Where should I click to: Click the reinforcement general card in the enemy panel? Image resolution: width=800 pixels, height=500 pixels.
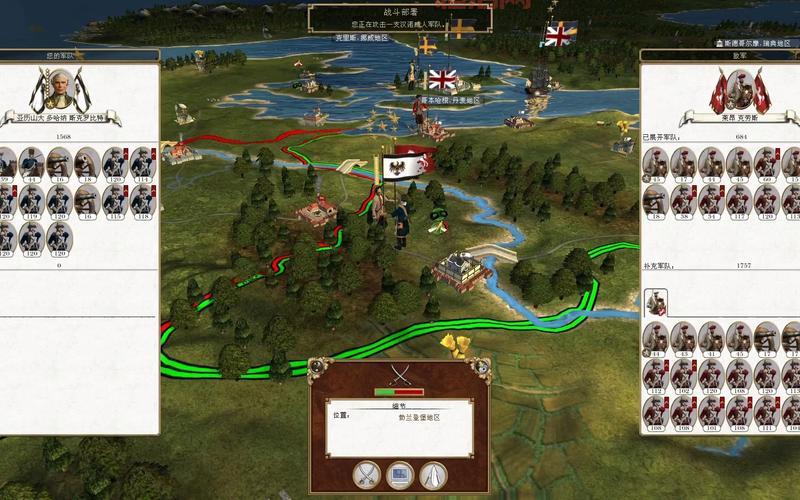[x=656, y=300]
